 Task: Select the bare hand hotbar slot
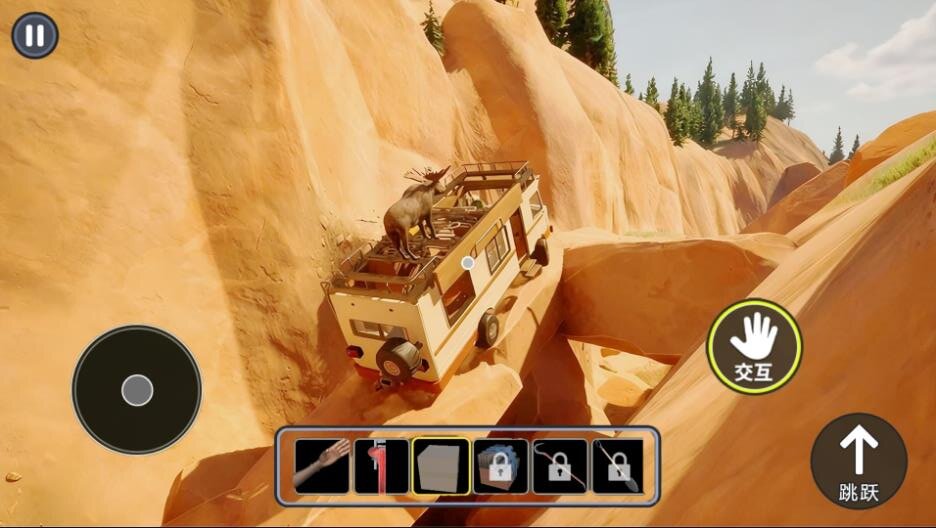[322, 466]
